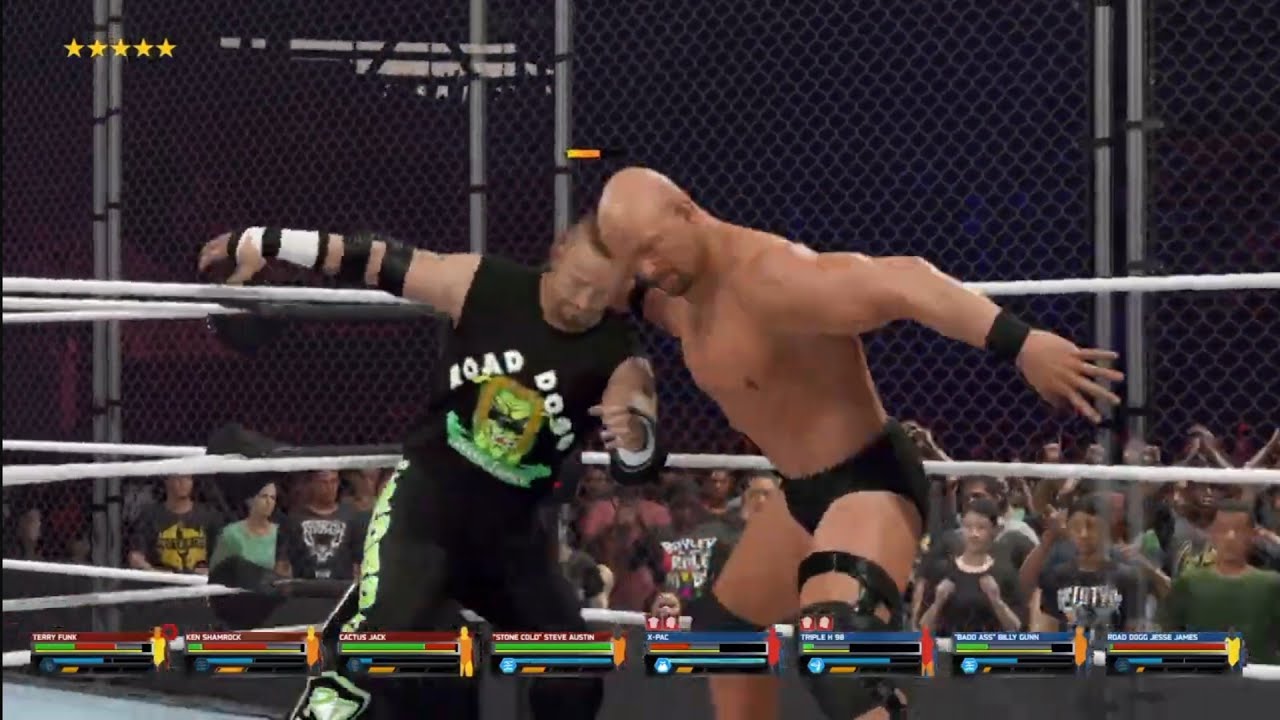Click the Road Dogg Jesse James panel
The width and height of the screenshot is (1280, 720).
(1174, 651)
